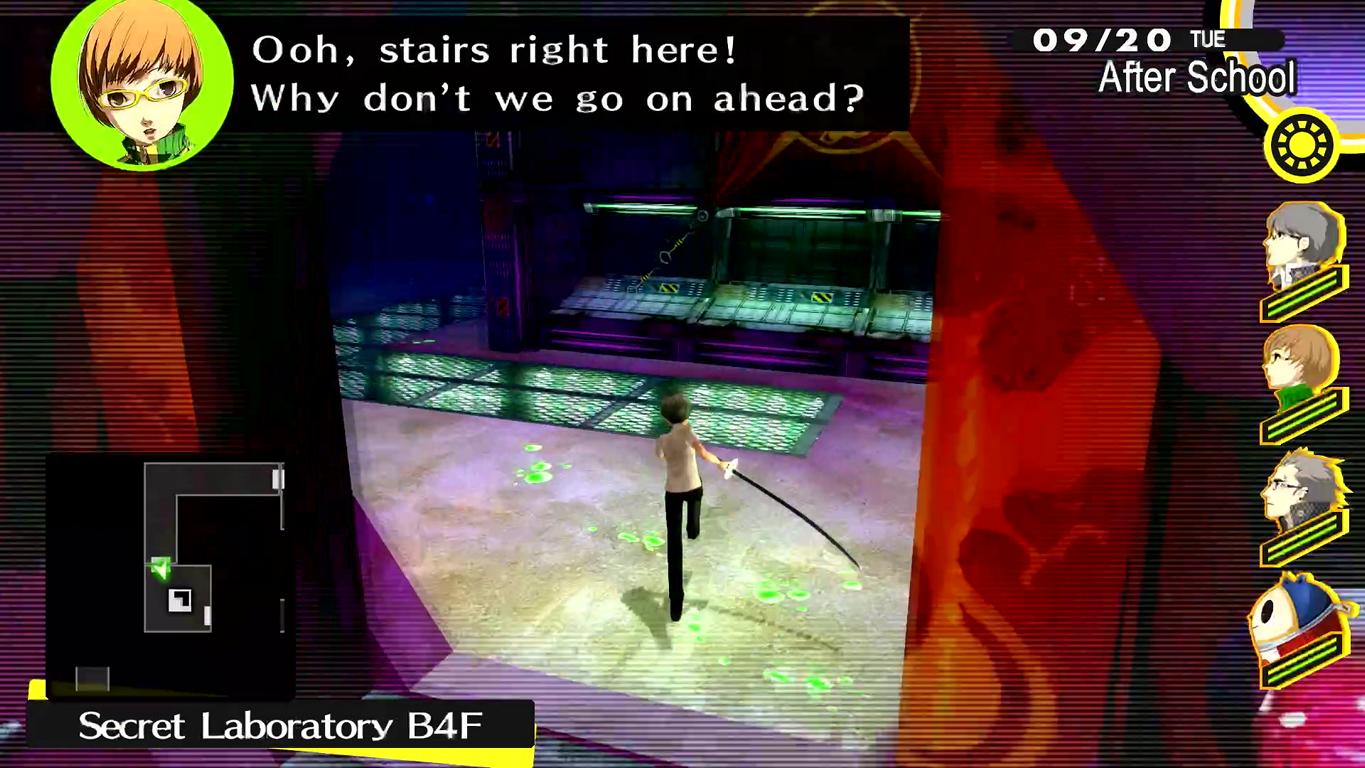Click Chie's navigator portrait in the dialogue box
Viewport: 1365px width, 768px height.
[x=141, y=82]
